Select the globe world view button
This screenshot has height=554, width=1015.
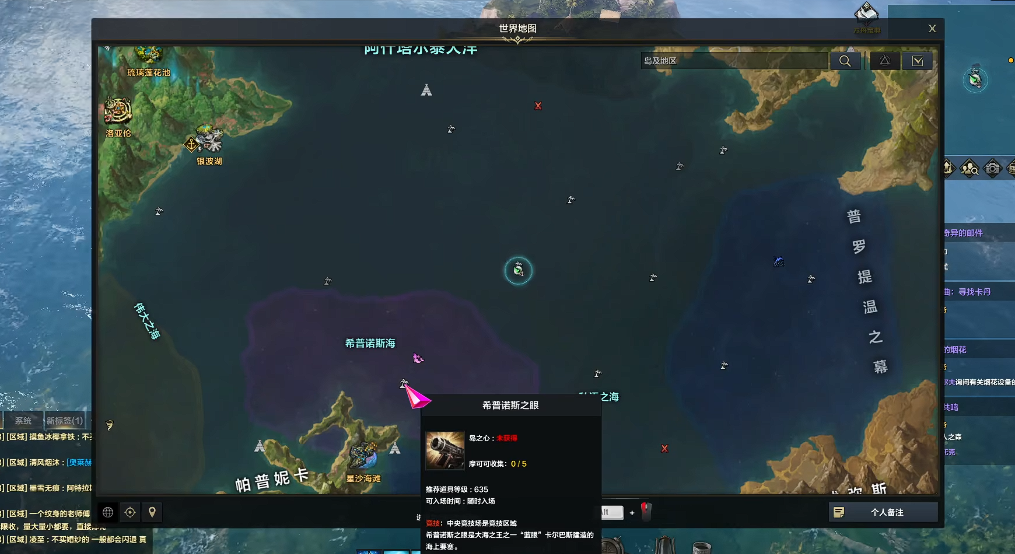pyautogui.click(x=108, y=512)
